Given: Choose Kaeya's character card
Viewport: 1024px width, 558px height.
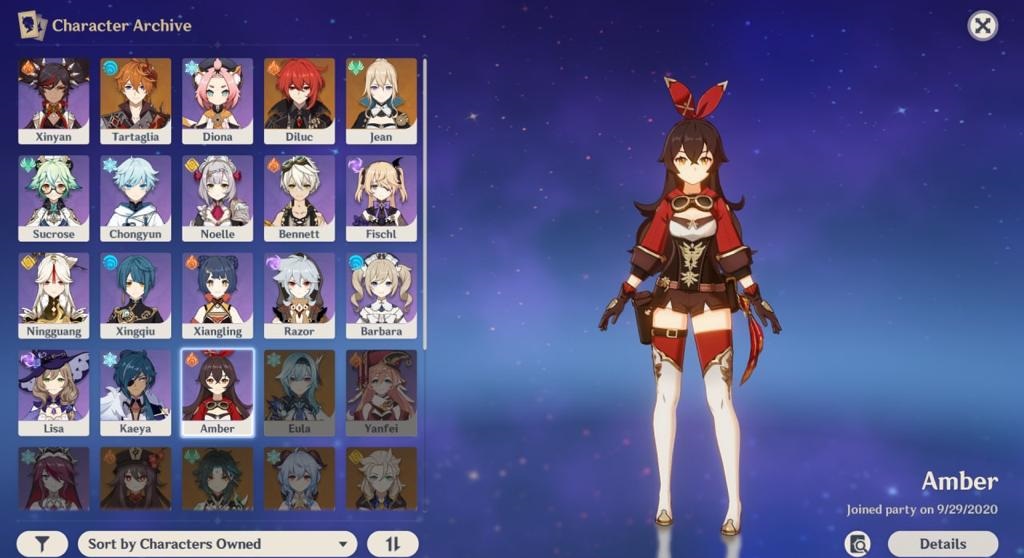Looking at the screenshot, I should (135, 391).
